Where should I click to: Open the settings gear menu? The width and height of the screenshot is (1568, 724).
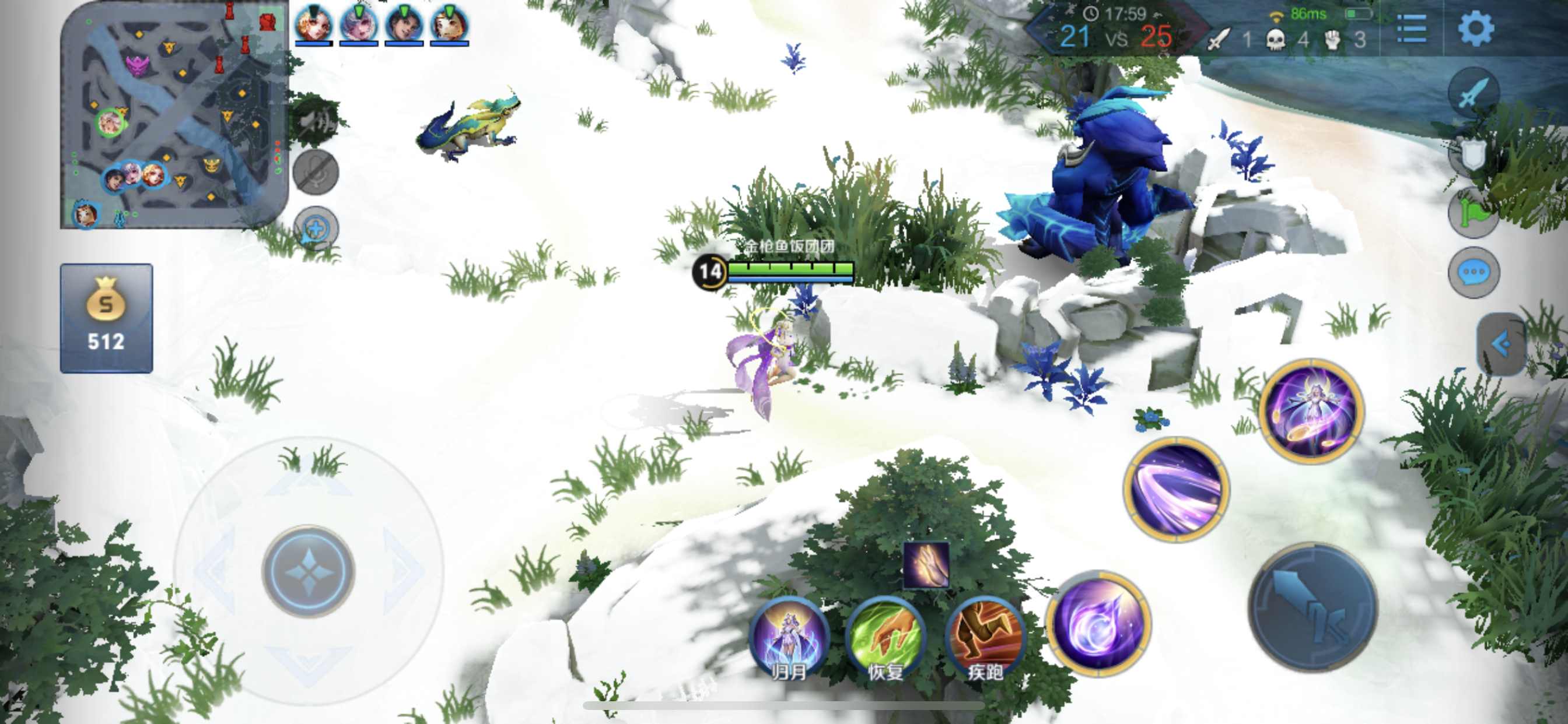(1475, 29)
